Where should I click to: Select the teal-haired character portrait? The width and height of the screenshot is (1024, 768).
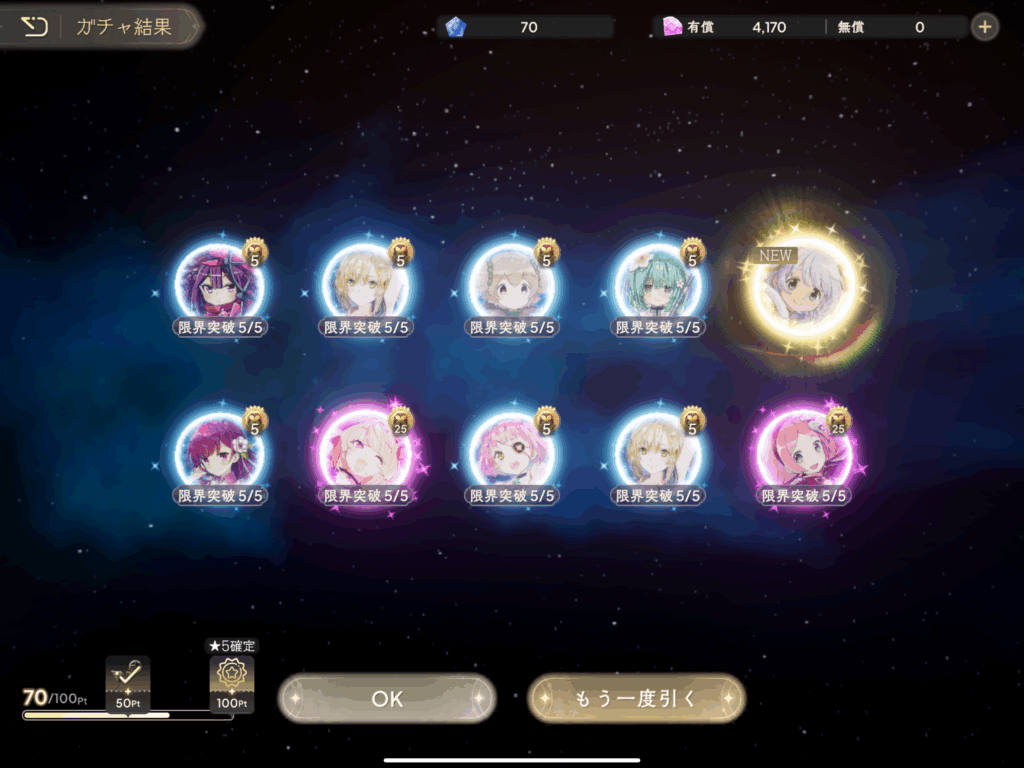tap(657, 285)
